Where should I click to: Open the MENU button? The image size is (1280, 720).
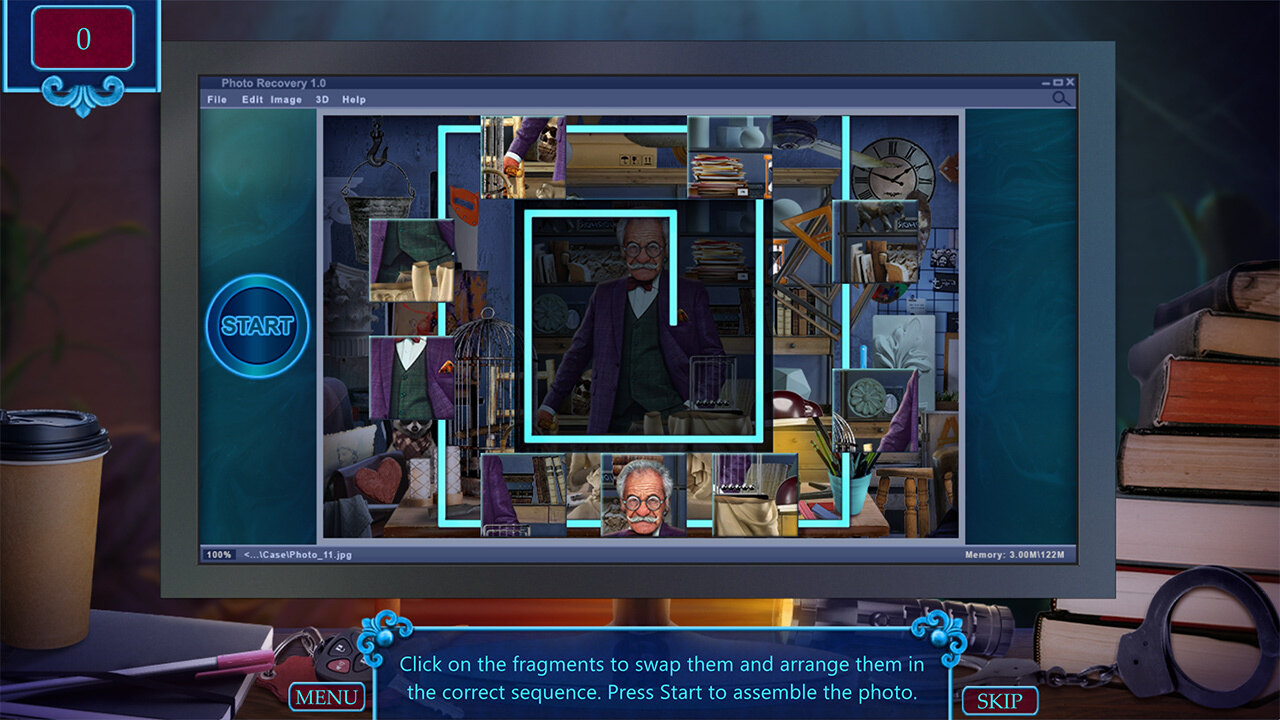[326, 697]
